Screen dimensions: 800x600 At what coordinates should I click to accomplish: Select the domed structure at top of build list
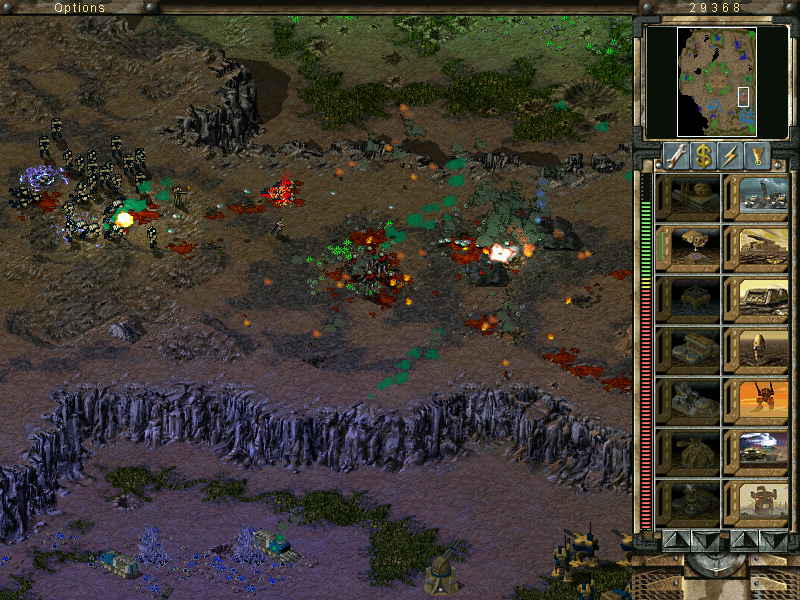(689, 195)
